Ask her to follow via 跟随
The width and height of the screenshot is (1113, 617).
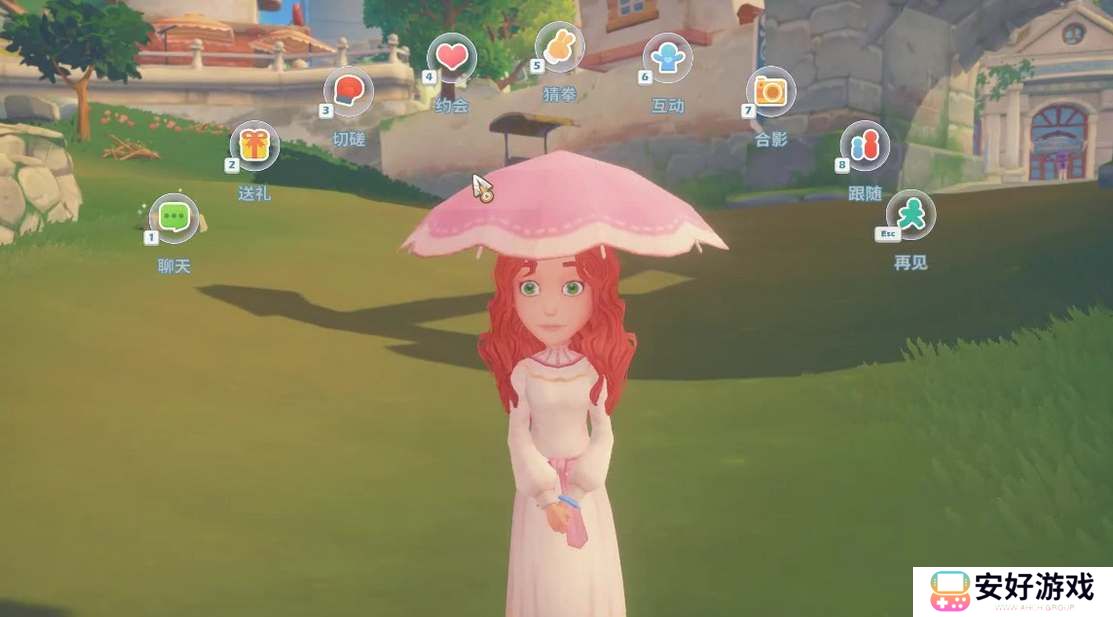[x=864, y=146]
